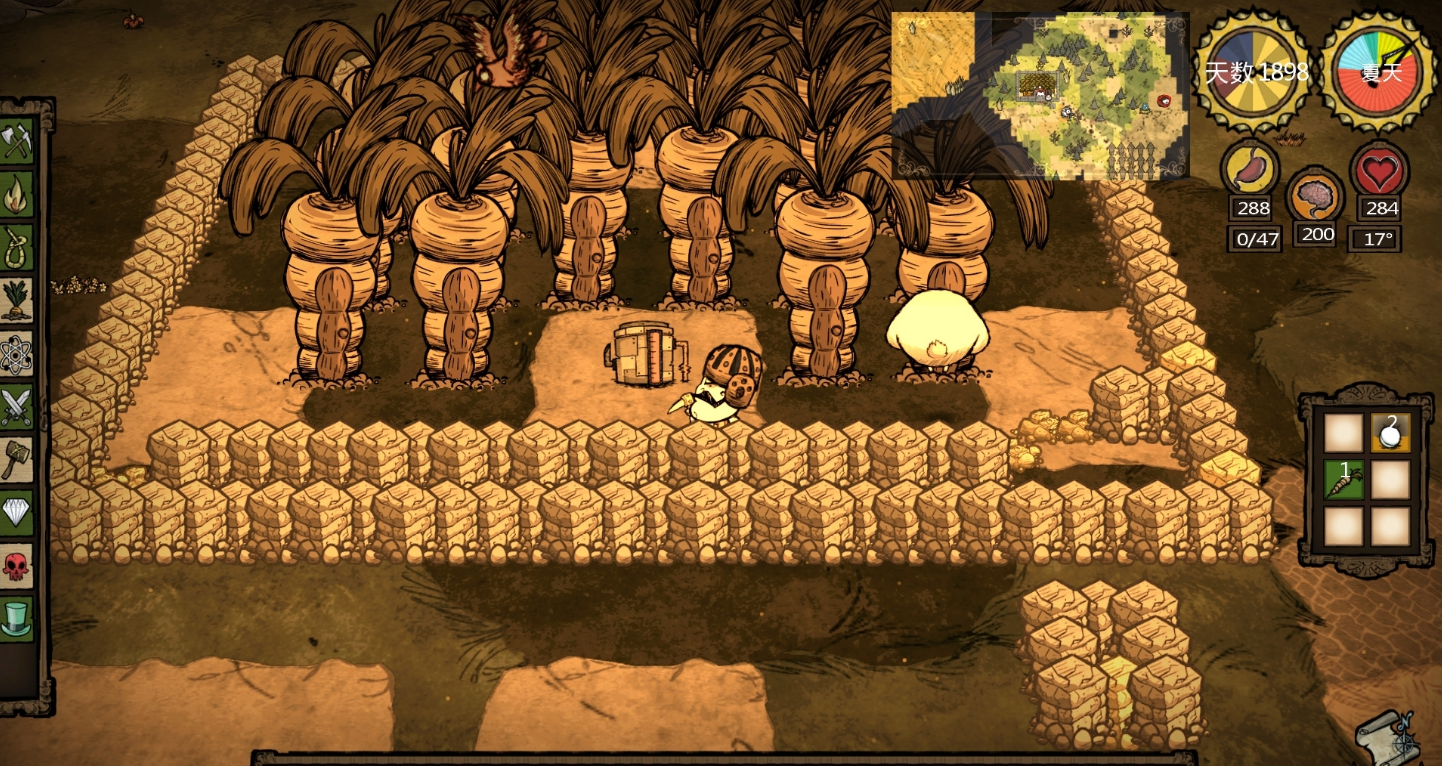Click the minimap overlay
The image size is (1442, 766).
(x=1040, y=95)
